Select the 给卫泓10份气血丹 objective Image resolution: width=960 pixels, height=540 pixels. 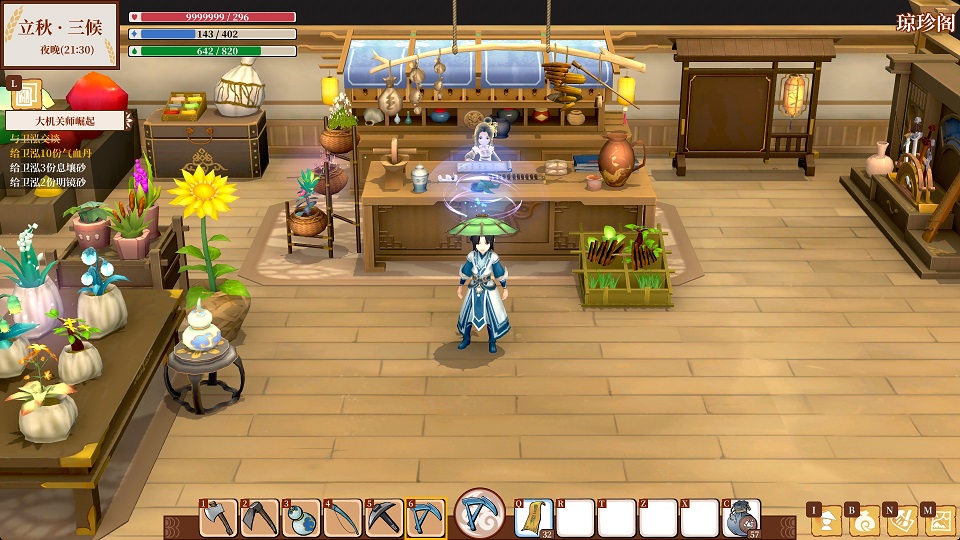coord(48,154)
